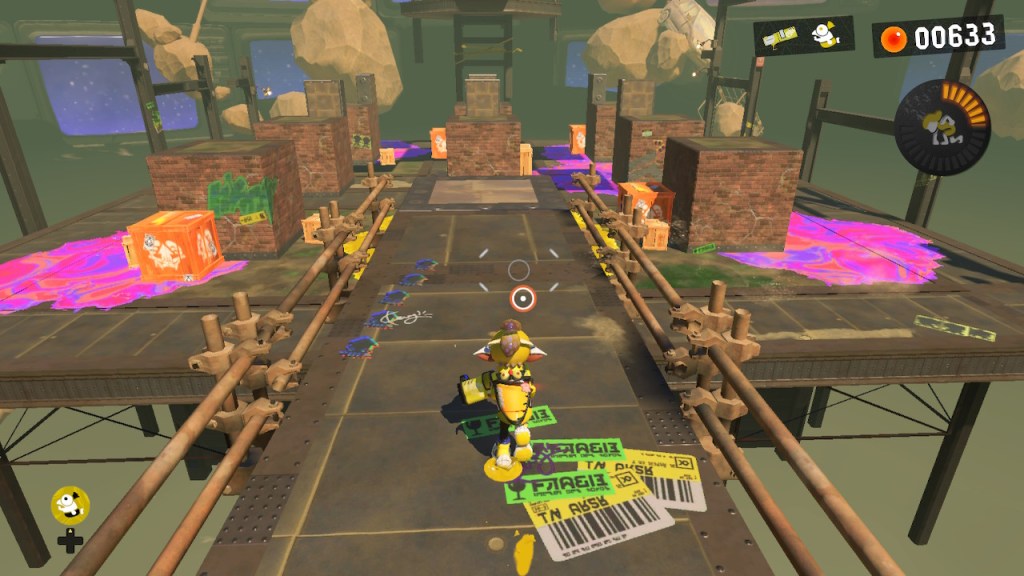The height and width of the screenshot is (576, 1024).
Task: Select the yellow main weapon icon
Action: coord(783,37)
